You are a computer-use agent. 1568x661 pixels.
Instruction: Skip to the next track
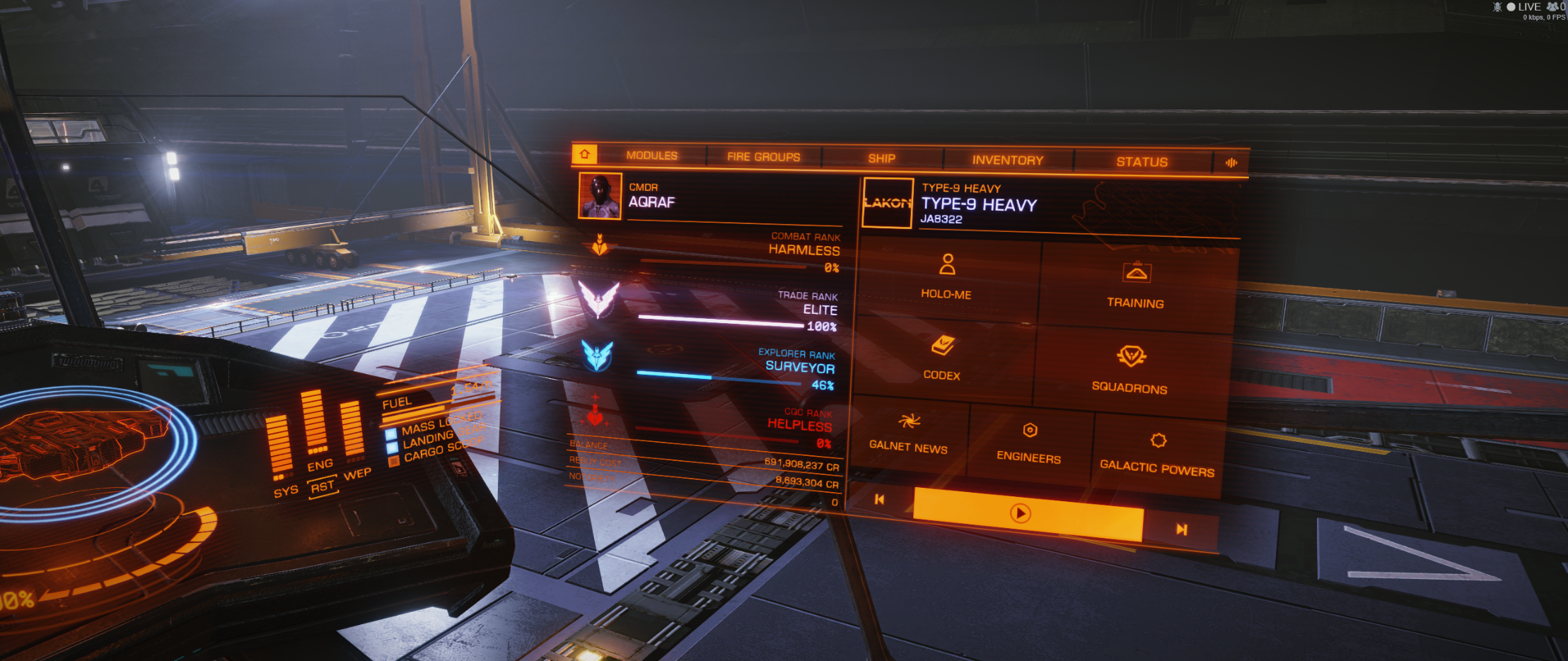pos(1181,530)
